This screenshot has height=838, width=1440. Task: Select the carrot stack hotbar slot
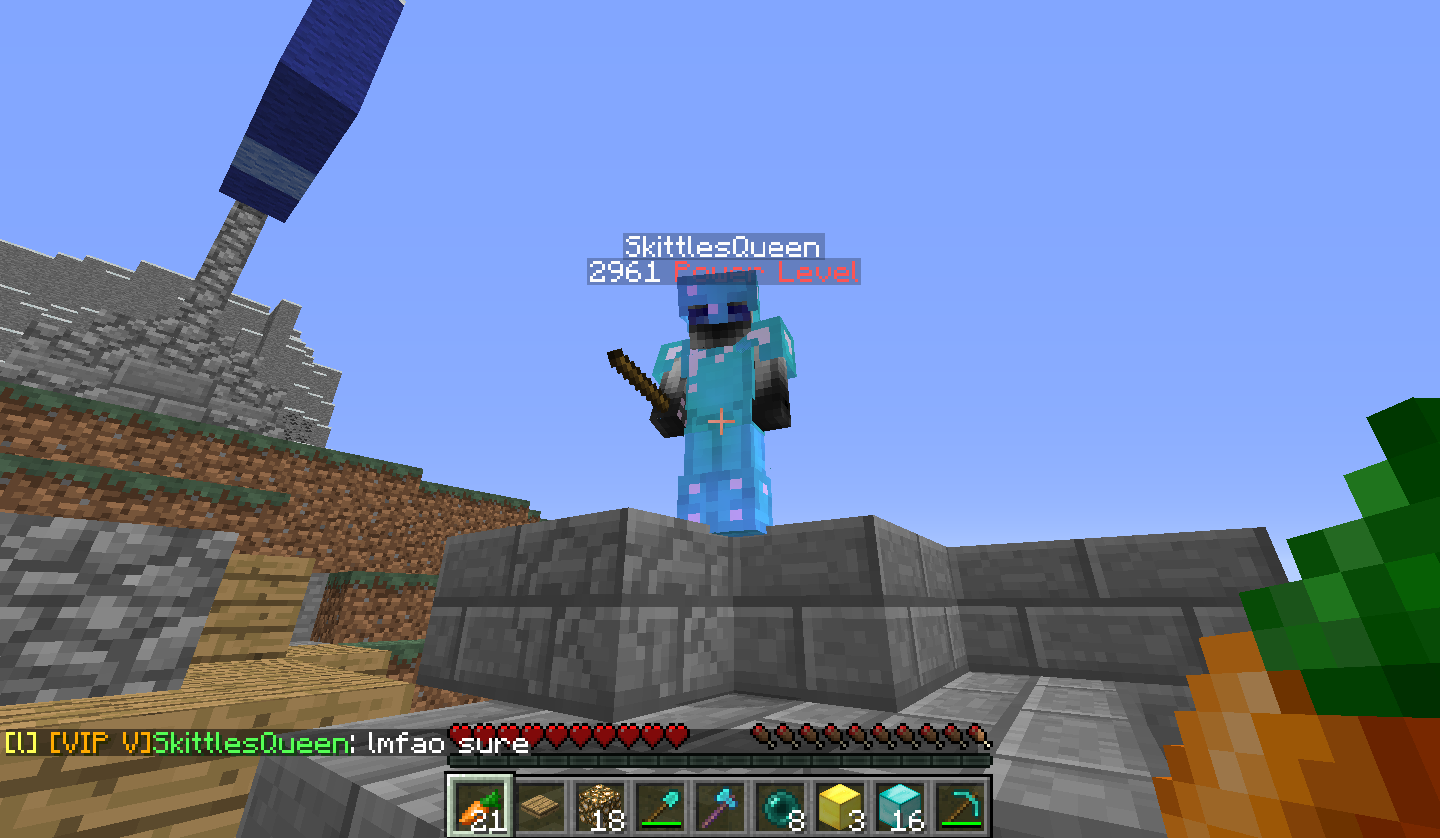[x=480, y=806]
